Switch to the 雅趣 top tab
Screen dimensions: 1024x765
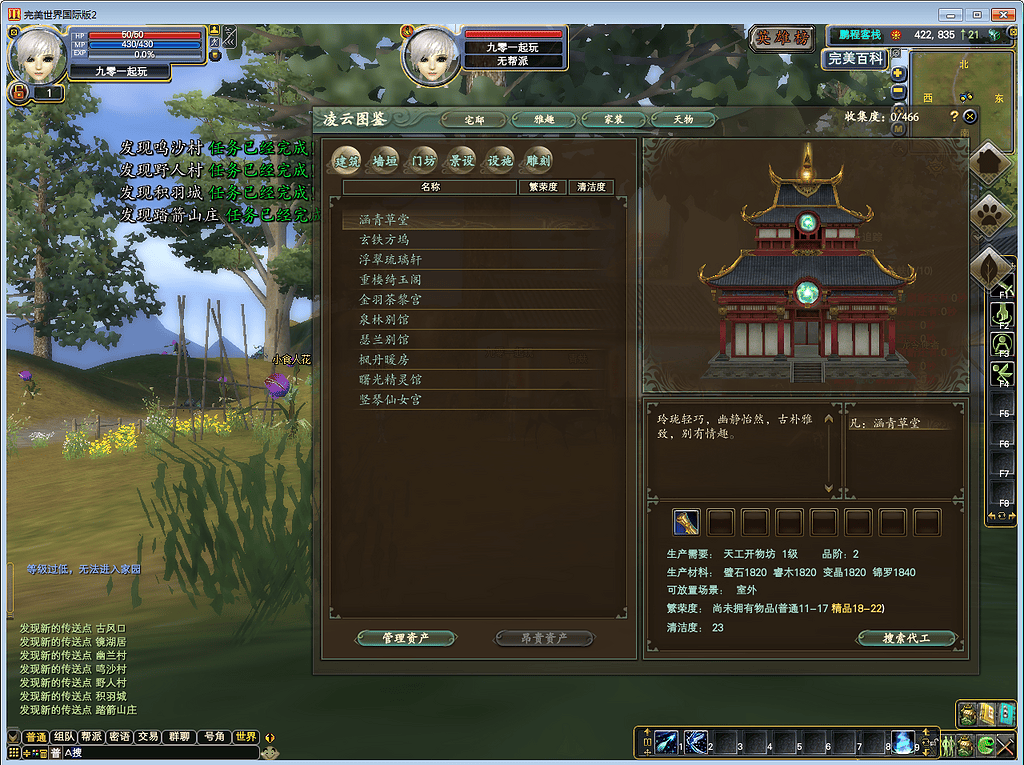point(544,119)
